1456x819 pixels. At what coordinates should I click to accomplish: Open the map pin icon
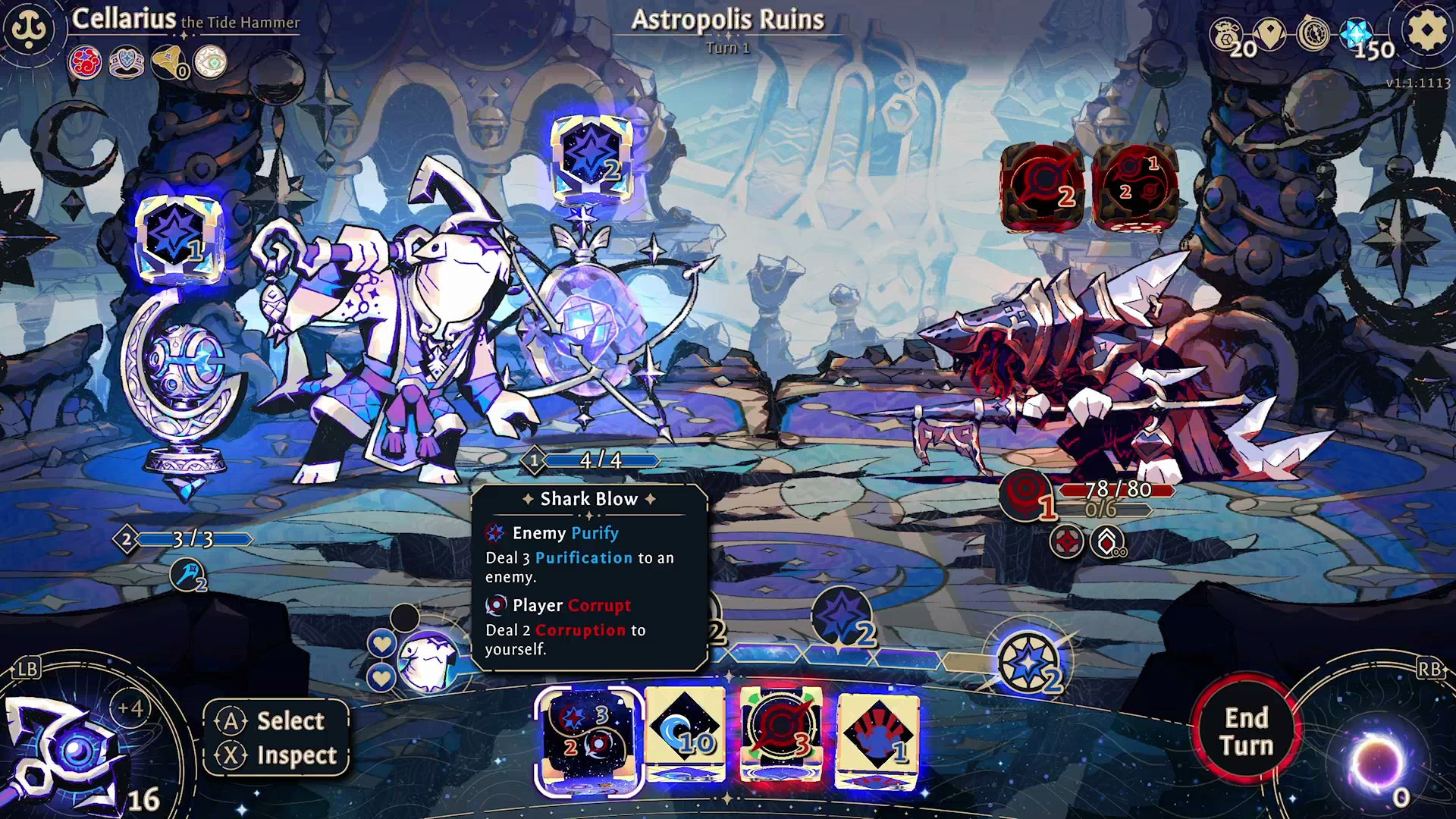[1270, 33]
